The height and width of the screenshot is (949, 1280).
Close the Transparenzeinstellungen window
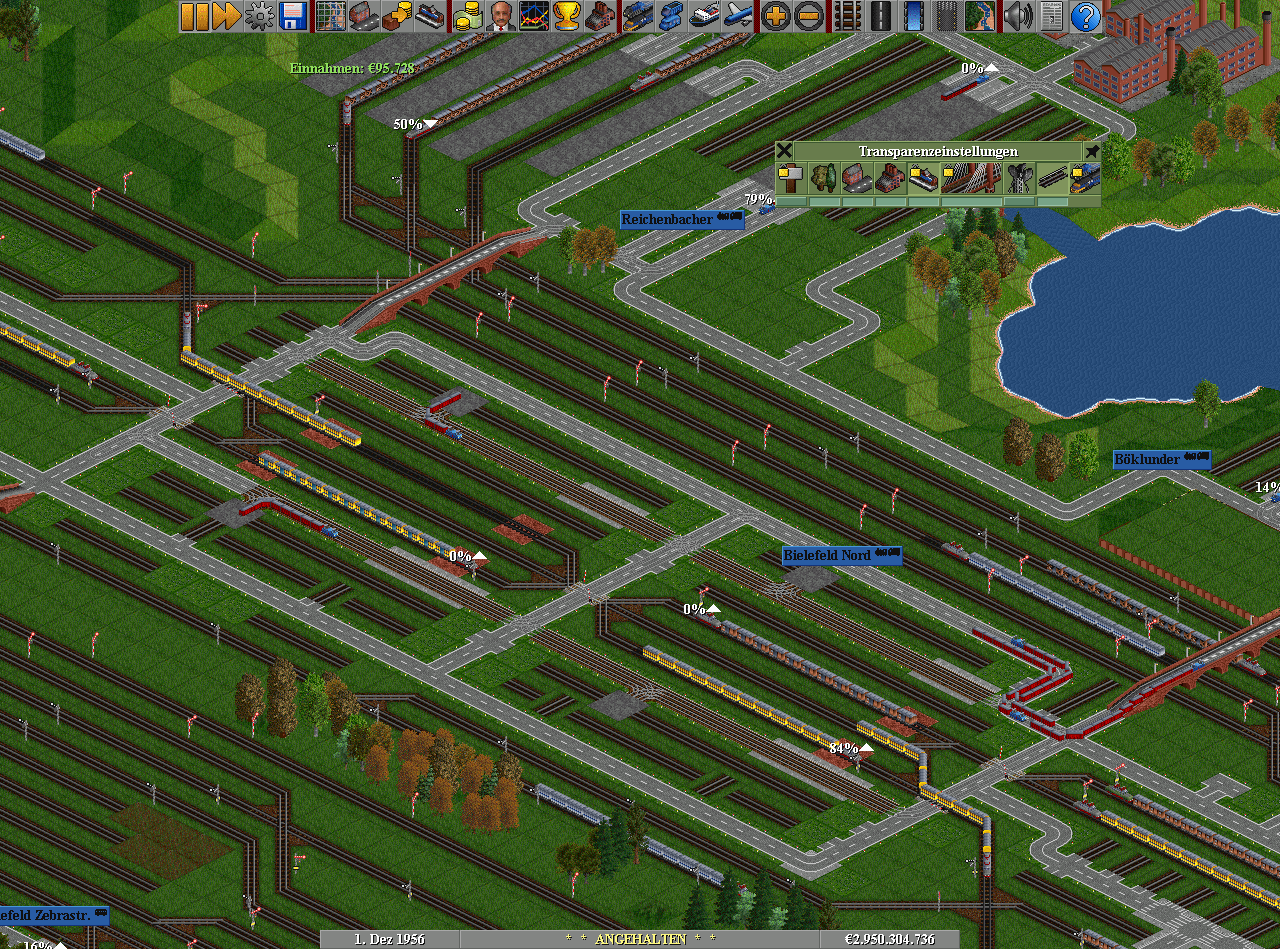point(785,151)
